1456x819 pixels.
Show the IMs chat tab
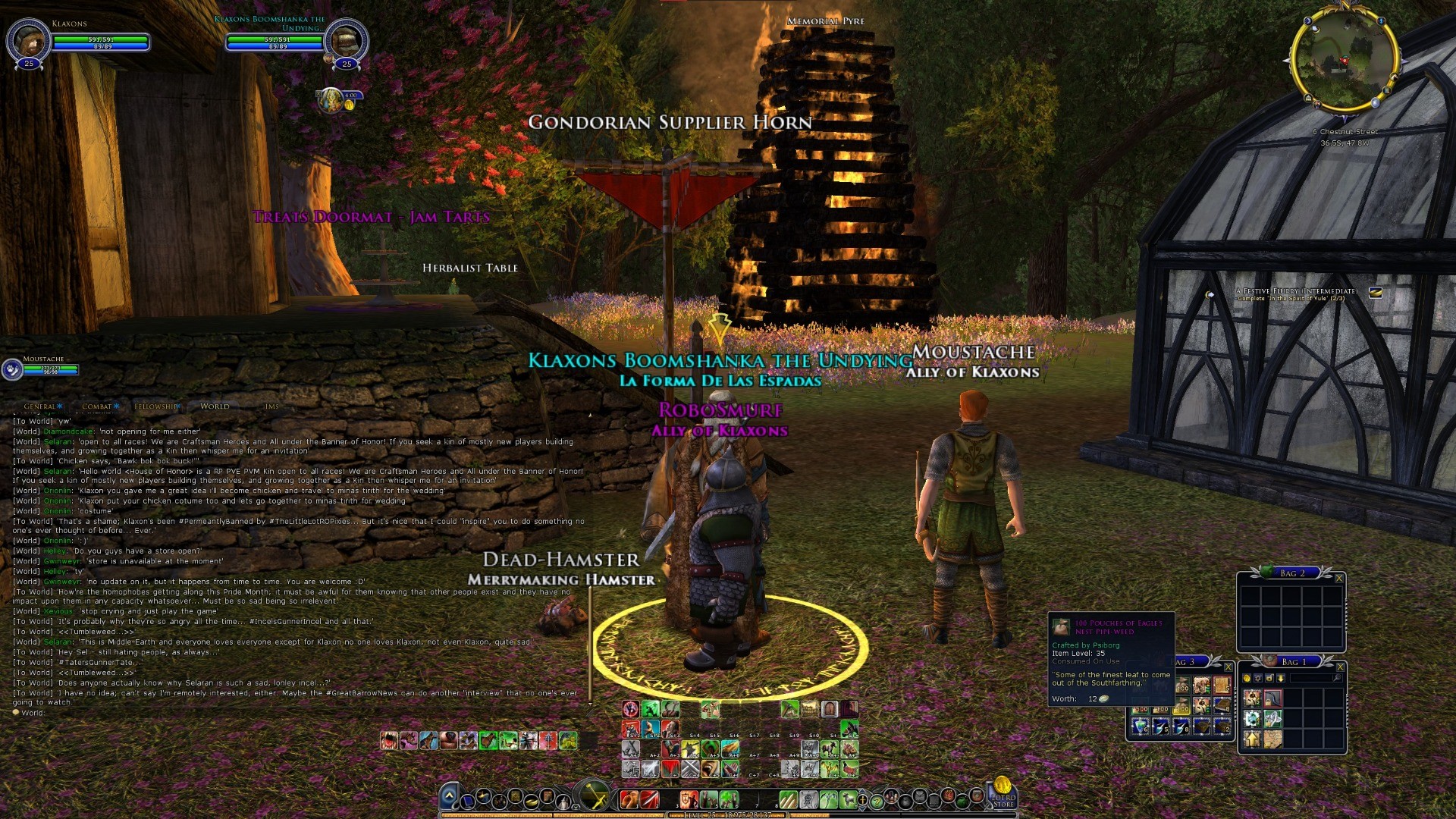pos(271,406)
